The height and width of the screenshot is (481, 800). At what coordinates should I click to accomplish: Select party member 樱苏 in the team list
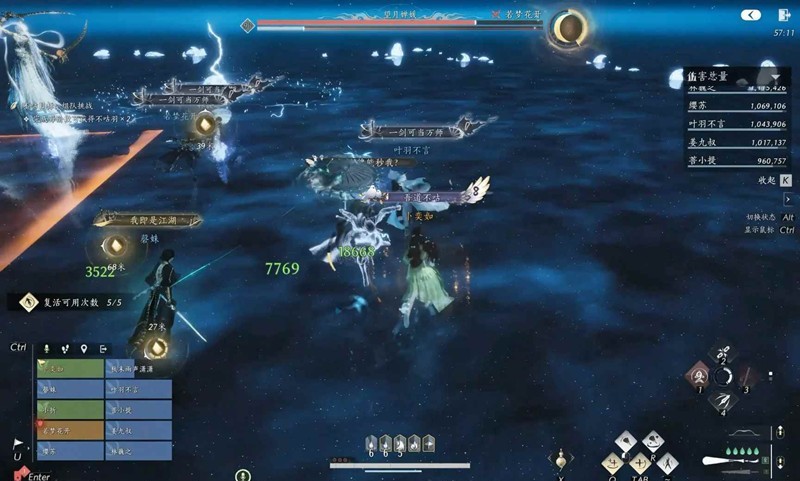[x=69, y=451]
